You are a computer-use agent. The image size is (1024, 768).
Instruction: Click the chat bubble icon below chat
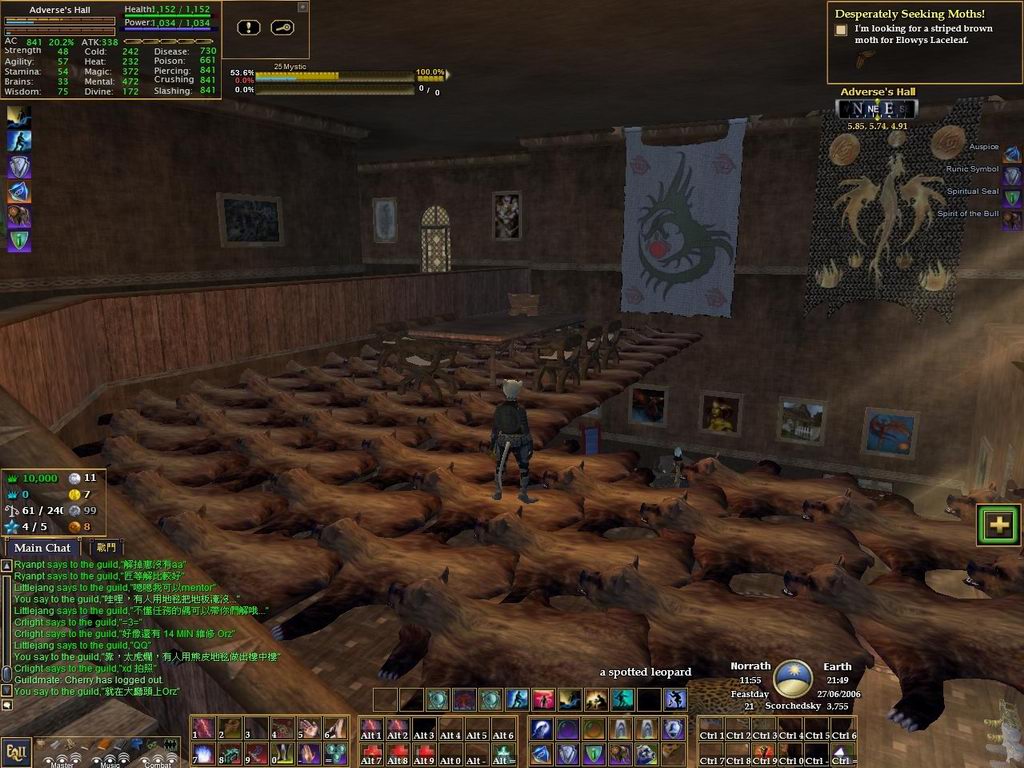[x=7, y=705]
